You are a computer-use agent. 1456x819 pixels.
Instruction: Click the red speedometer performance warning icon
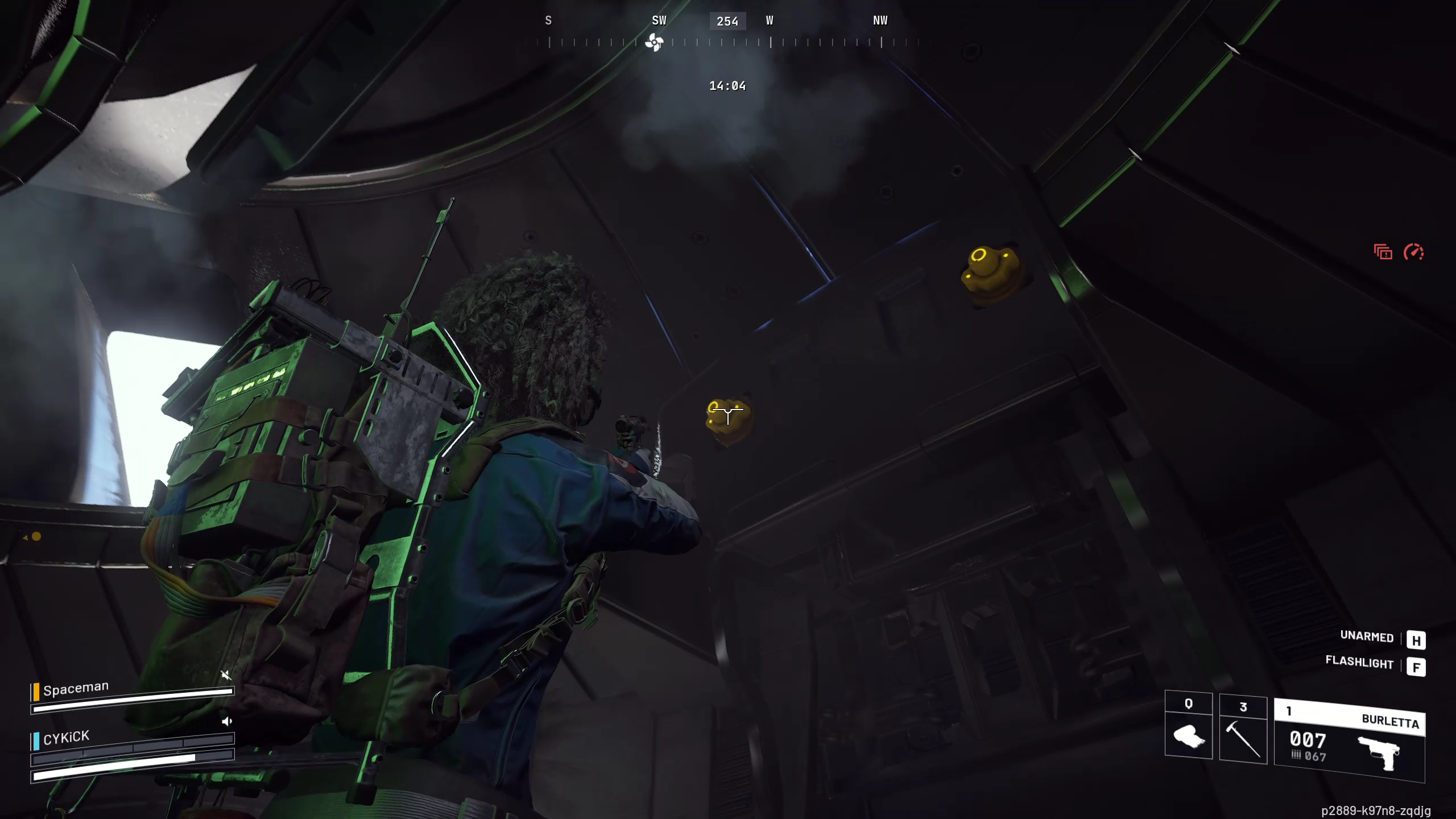click(1413, 252)
